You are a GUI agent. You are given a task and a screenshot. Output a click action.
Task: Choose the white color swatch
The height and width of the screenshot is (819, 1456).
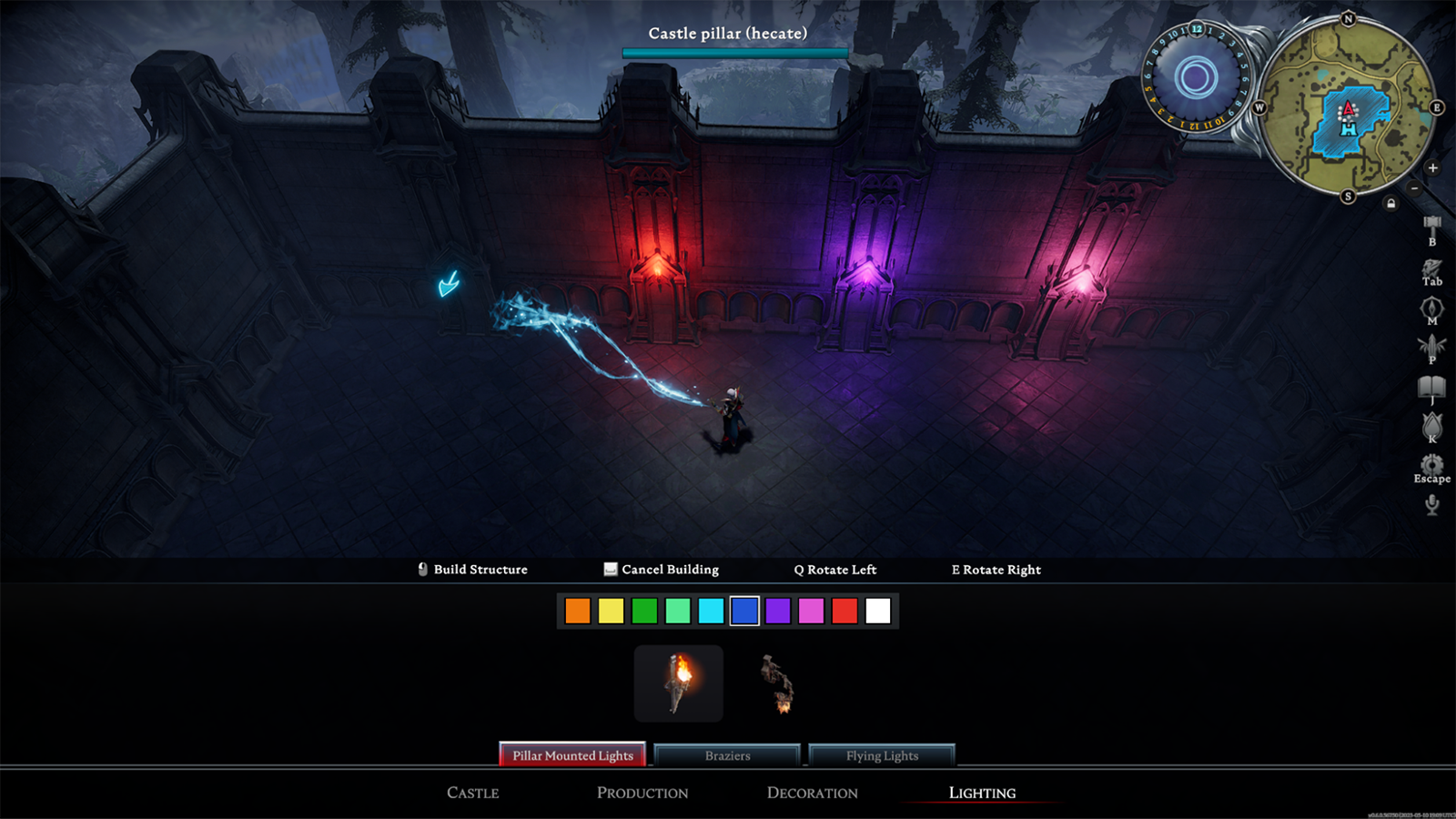[x=878, y=611]
